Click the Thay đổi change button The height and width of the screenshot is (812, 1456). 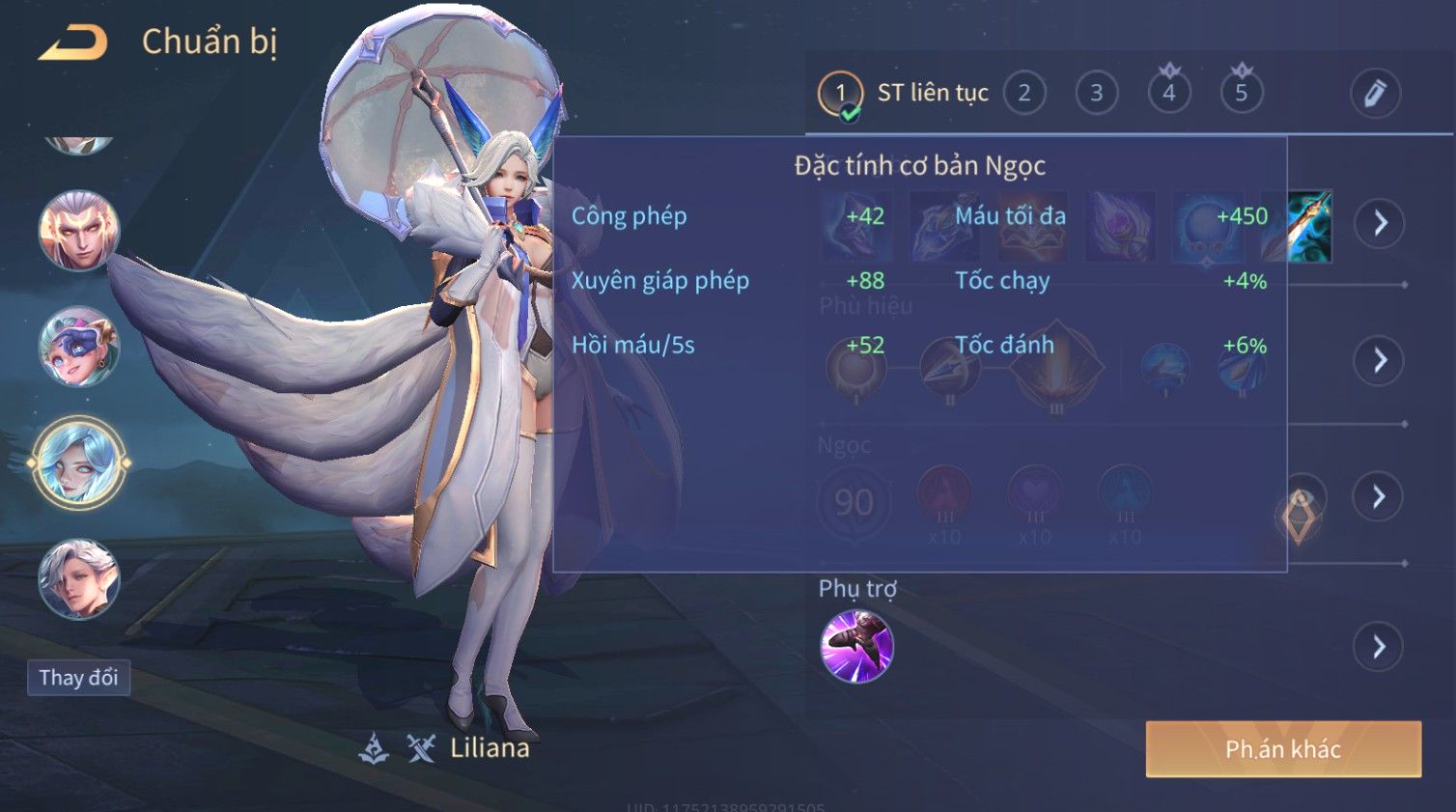click(x=78, y=678)
